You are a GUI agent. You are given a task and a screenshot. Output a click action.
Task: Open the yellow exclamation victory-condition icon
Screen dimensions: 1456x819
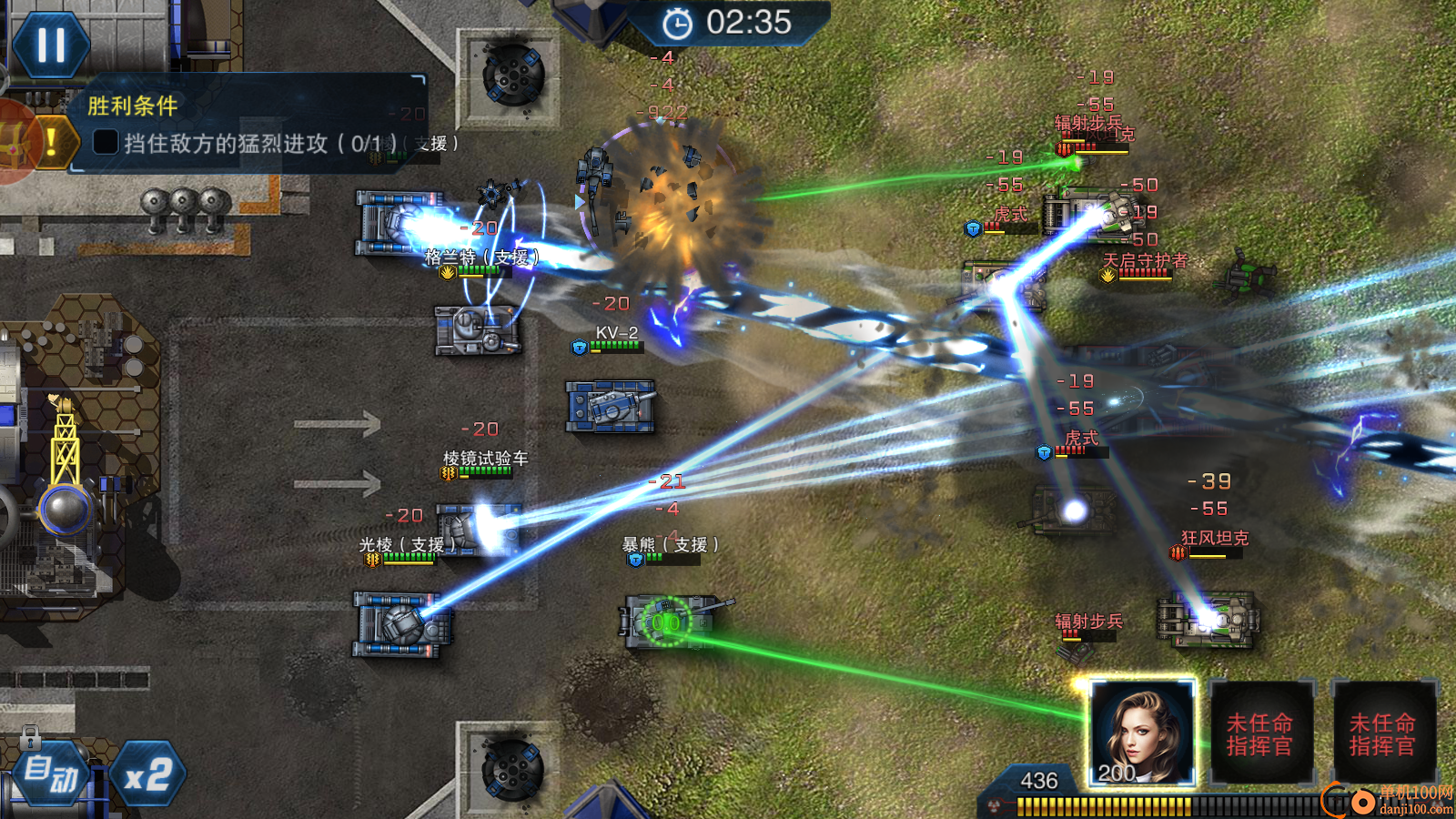pos(52,141)
